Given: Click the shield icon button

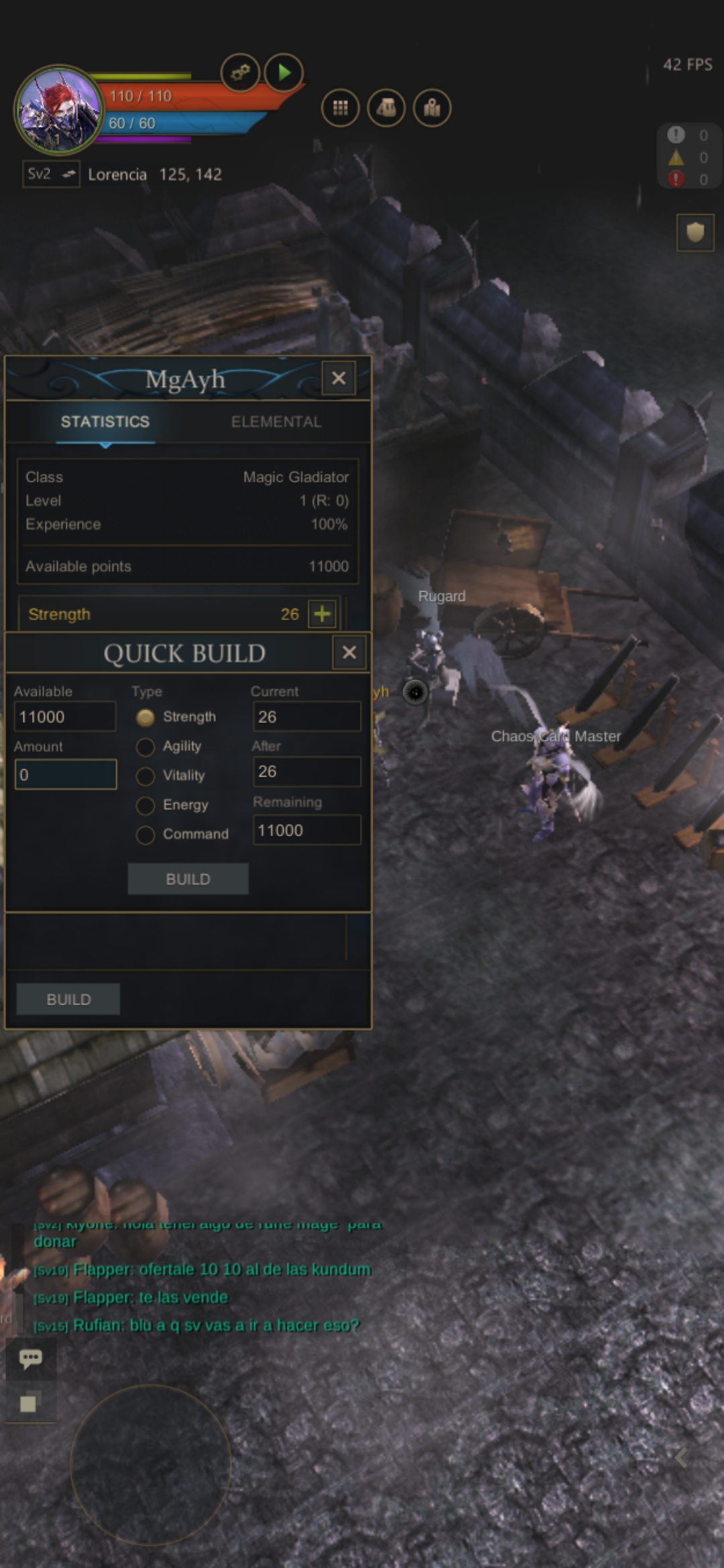Looking at the screenshot, I should (695, 233).
